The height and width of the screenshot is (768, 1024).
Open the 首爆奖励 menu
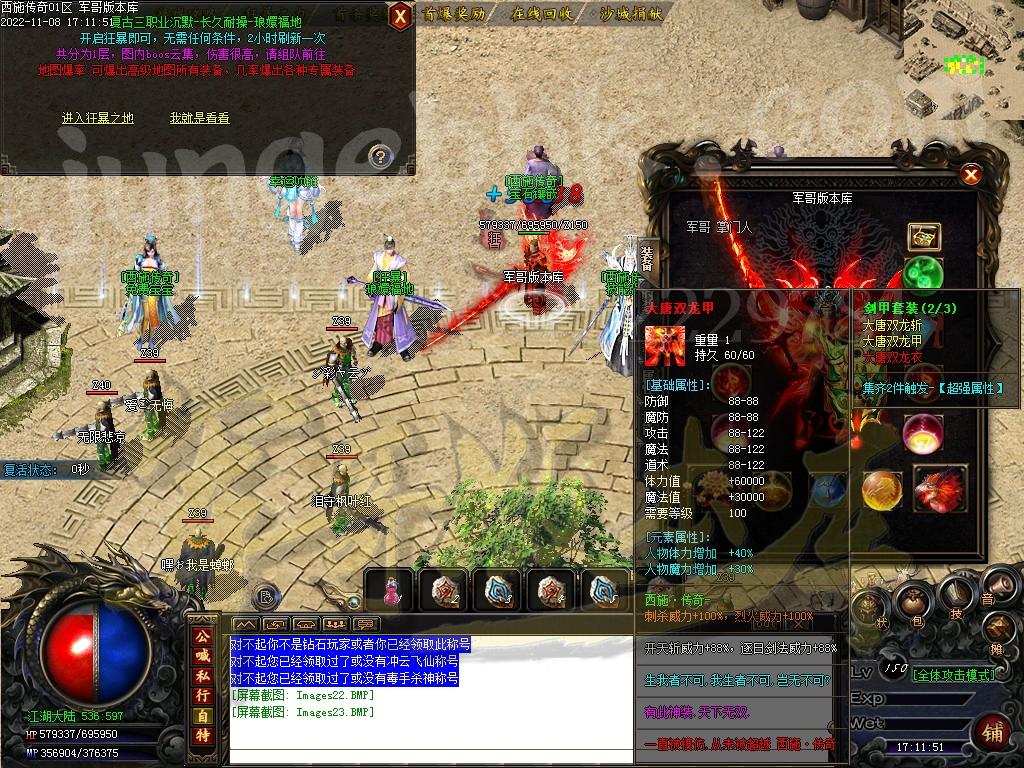[x=453, y=14]
